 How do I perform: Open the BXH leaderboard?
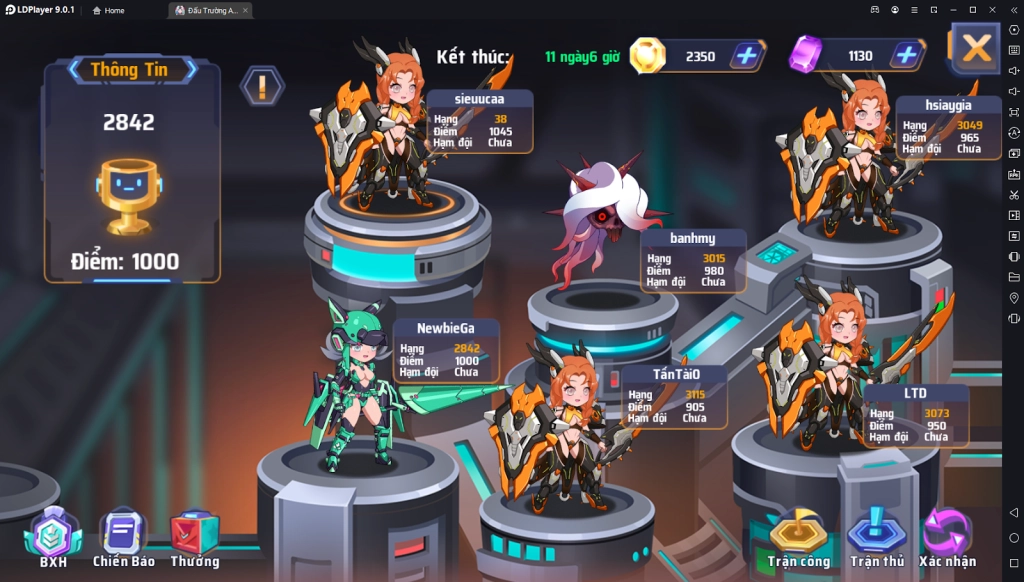click(x=52, y=535)
